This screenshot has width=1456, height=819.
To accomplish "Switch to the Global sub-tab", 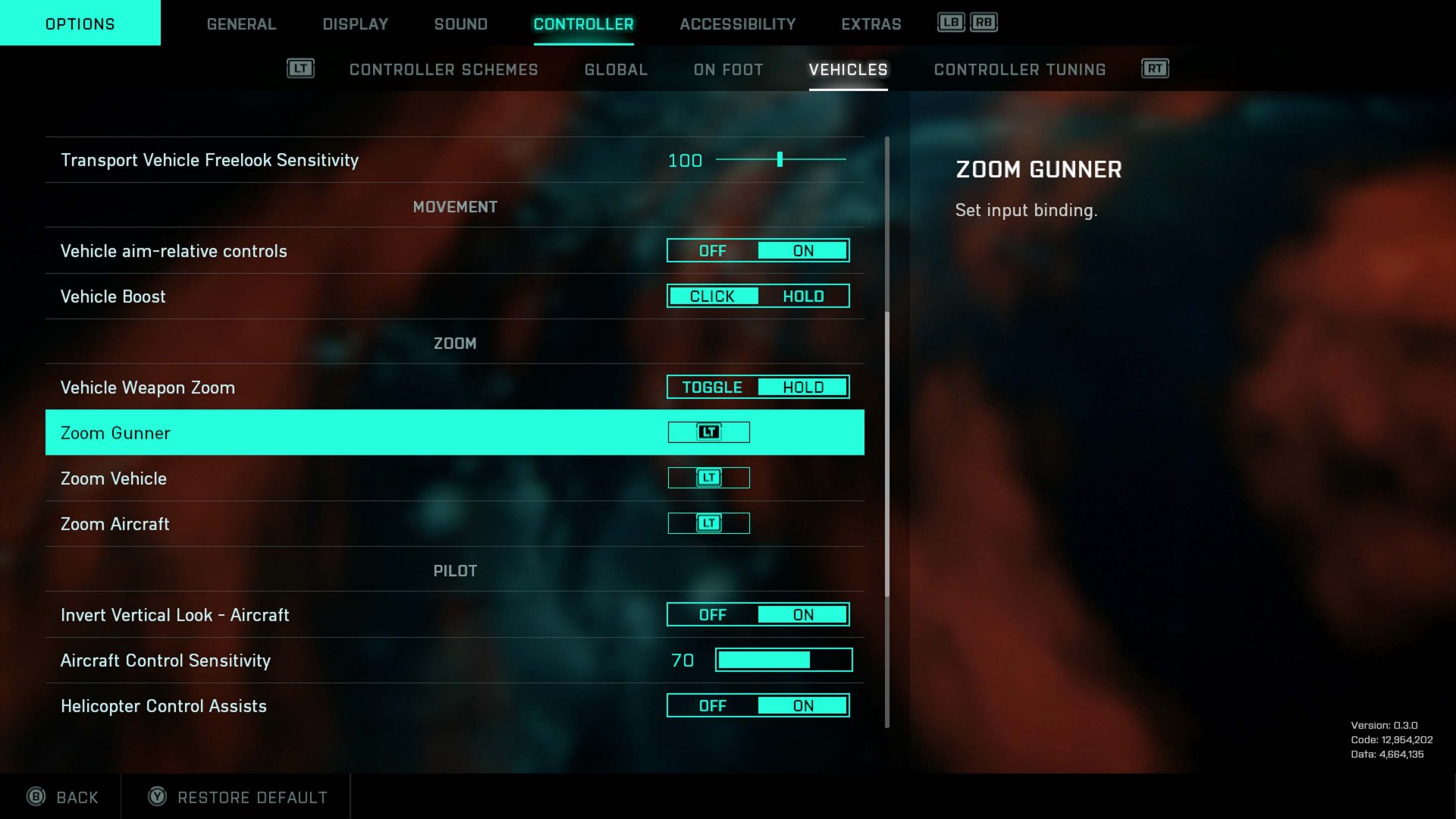I will [x=616, y=70].
